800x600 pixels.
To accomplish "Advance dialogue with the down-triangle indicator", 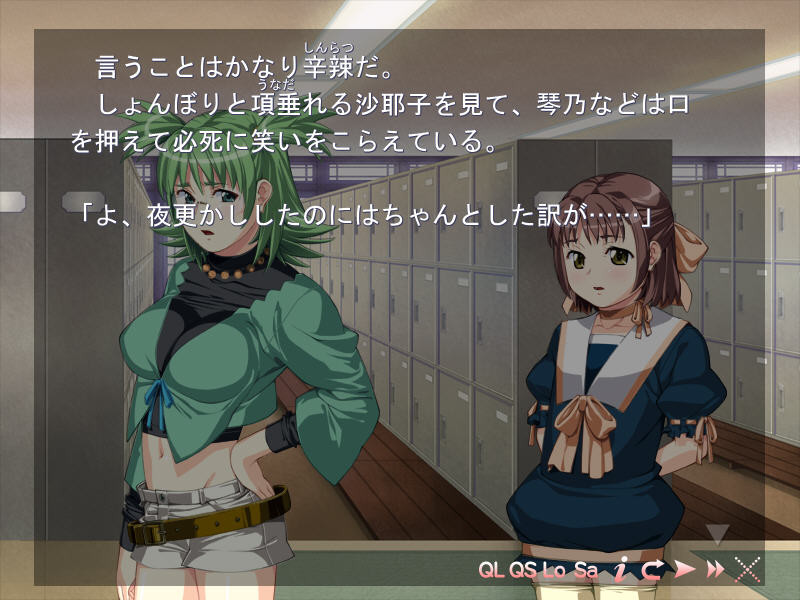I will tap(717, 535).
